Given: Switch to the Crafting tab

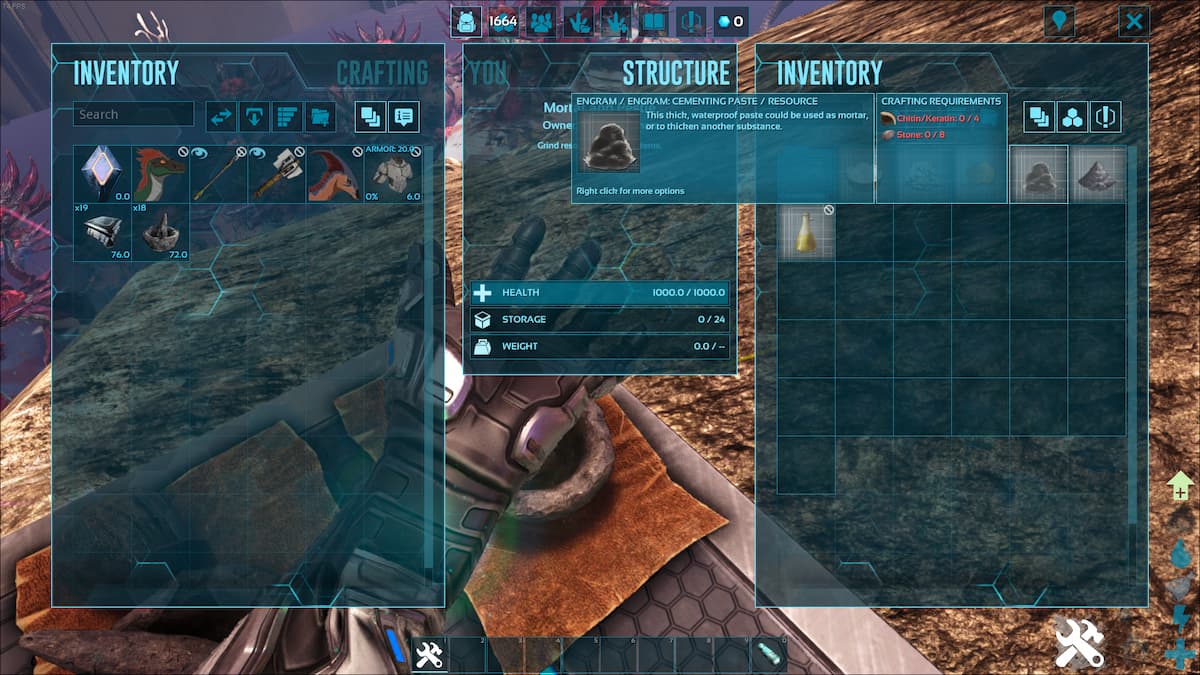Looking at the screenshot, I should tap(381, 72).
